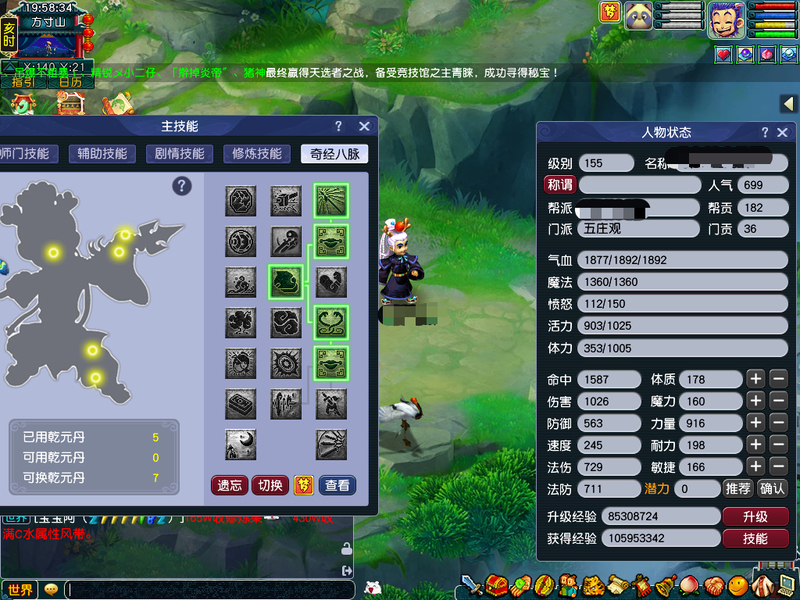
Task: Add a point to 体质
Action: 756,379
